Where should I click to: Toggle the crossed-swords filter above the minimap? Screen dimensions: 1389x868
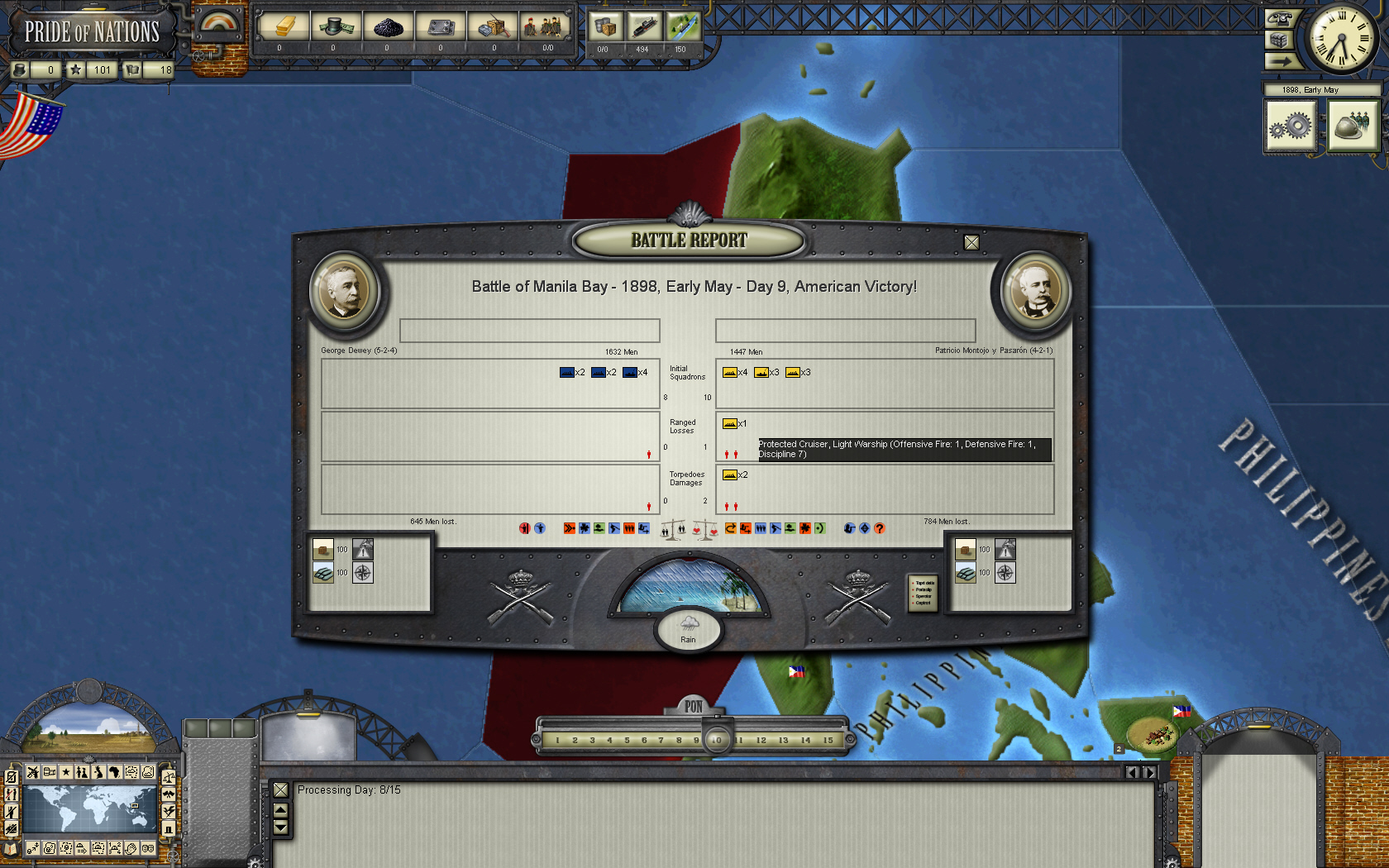(32, 771)
